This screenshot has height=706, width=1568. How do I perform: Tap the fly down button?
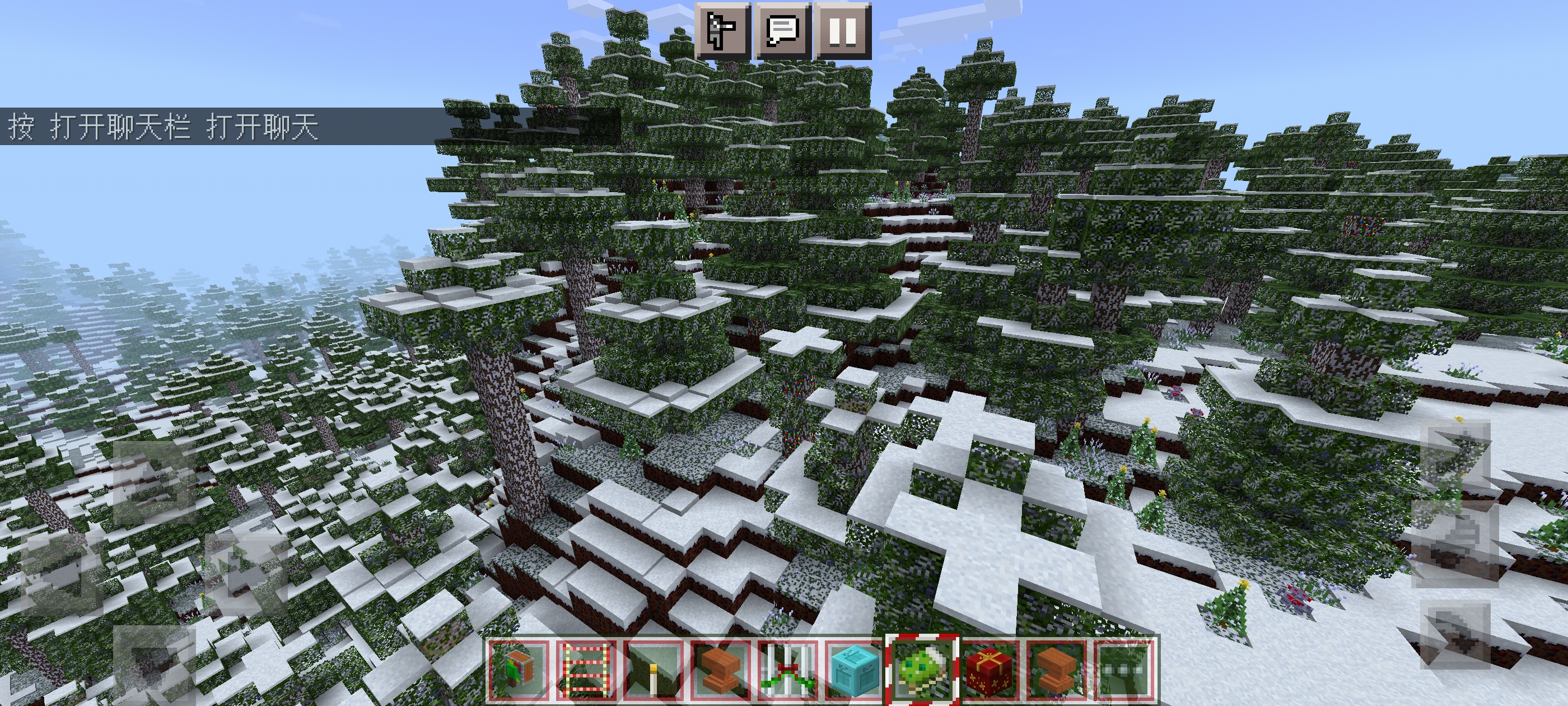tap(1456, 637)
